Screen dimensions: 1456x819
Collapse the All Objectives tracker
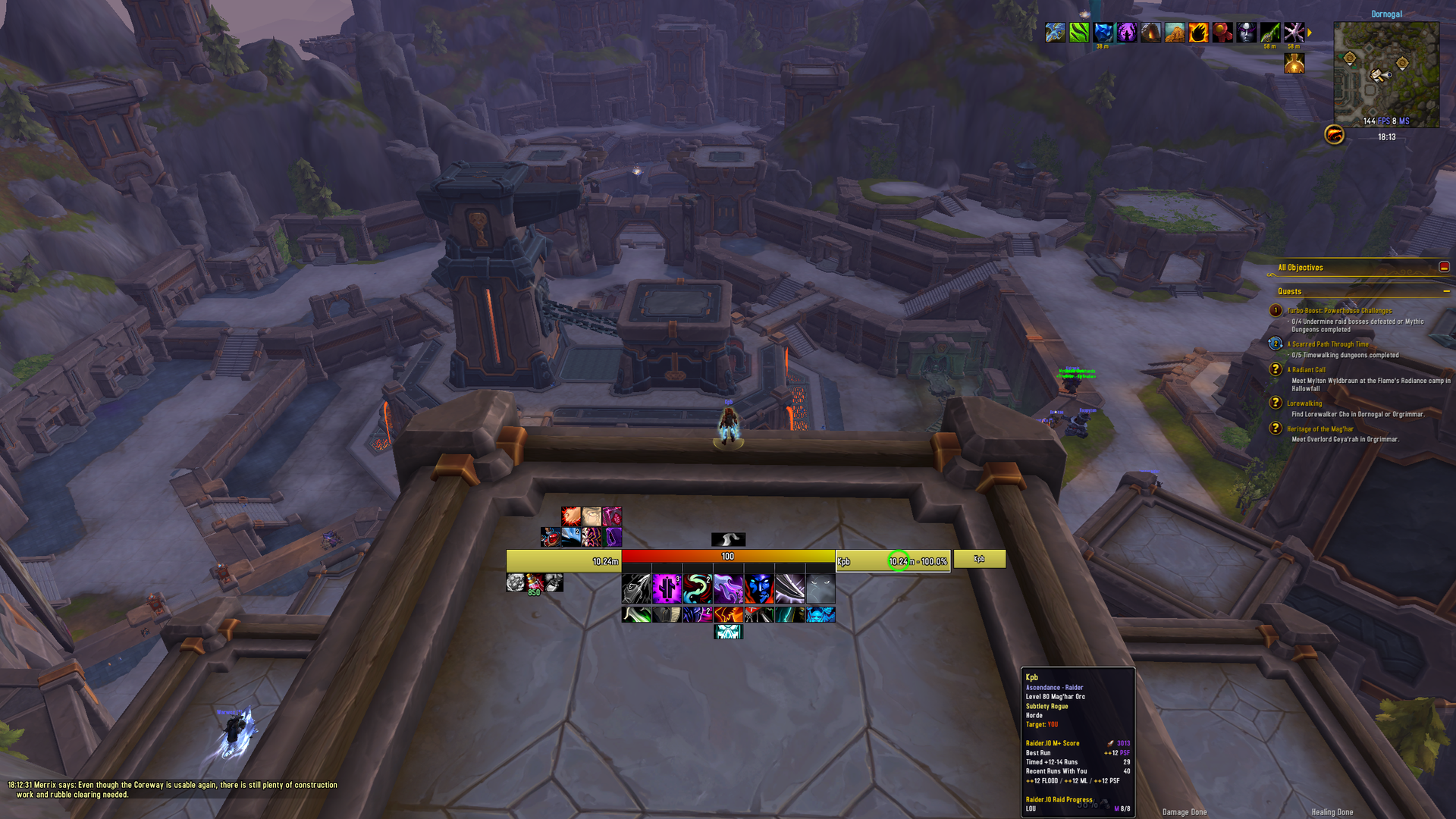1444,267
